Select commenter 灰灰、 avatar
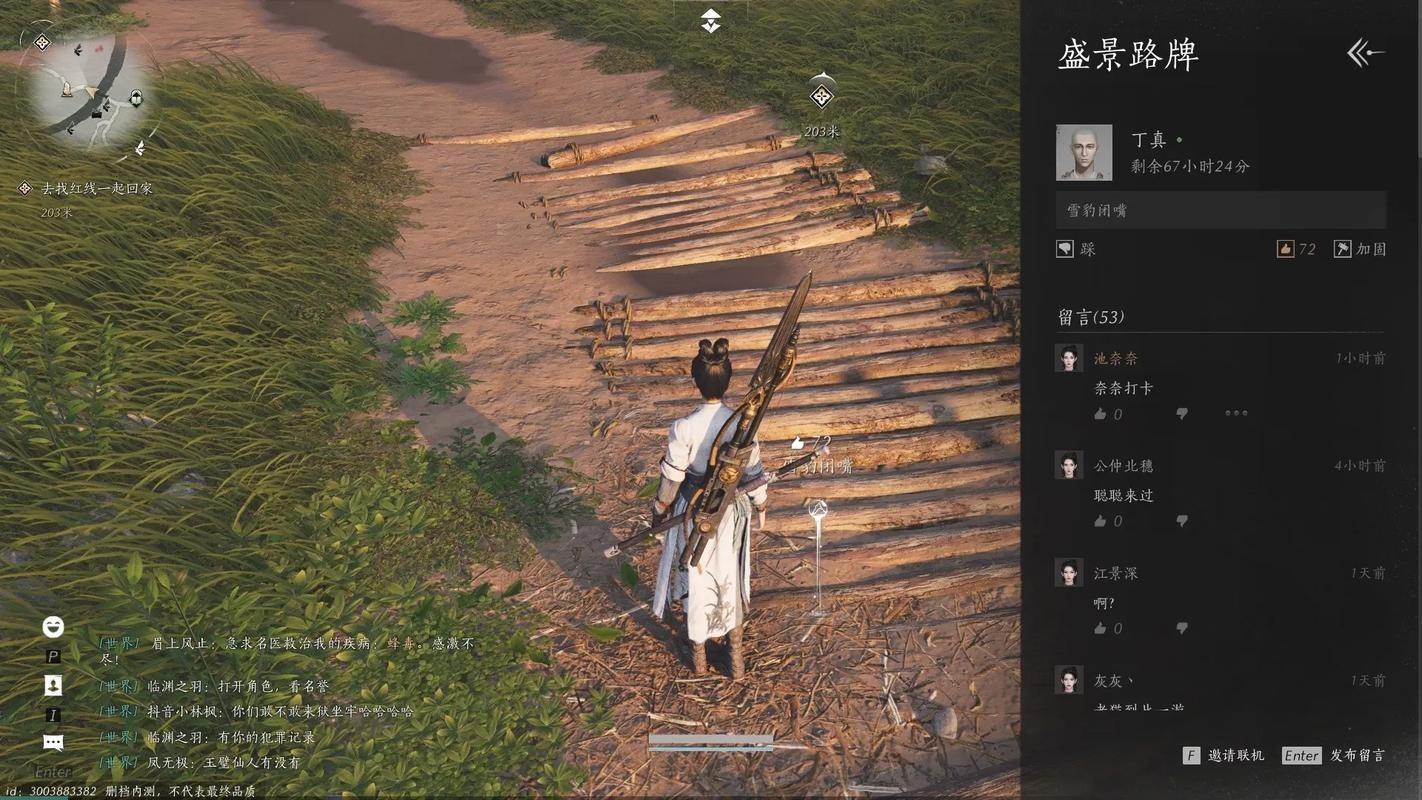1422x800 pixels. pos(1069,680)
